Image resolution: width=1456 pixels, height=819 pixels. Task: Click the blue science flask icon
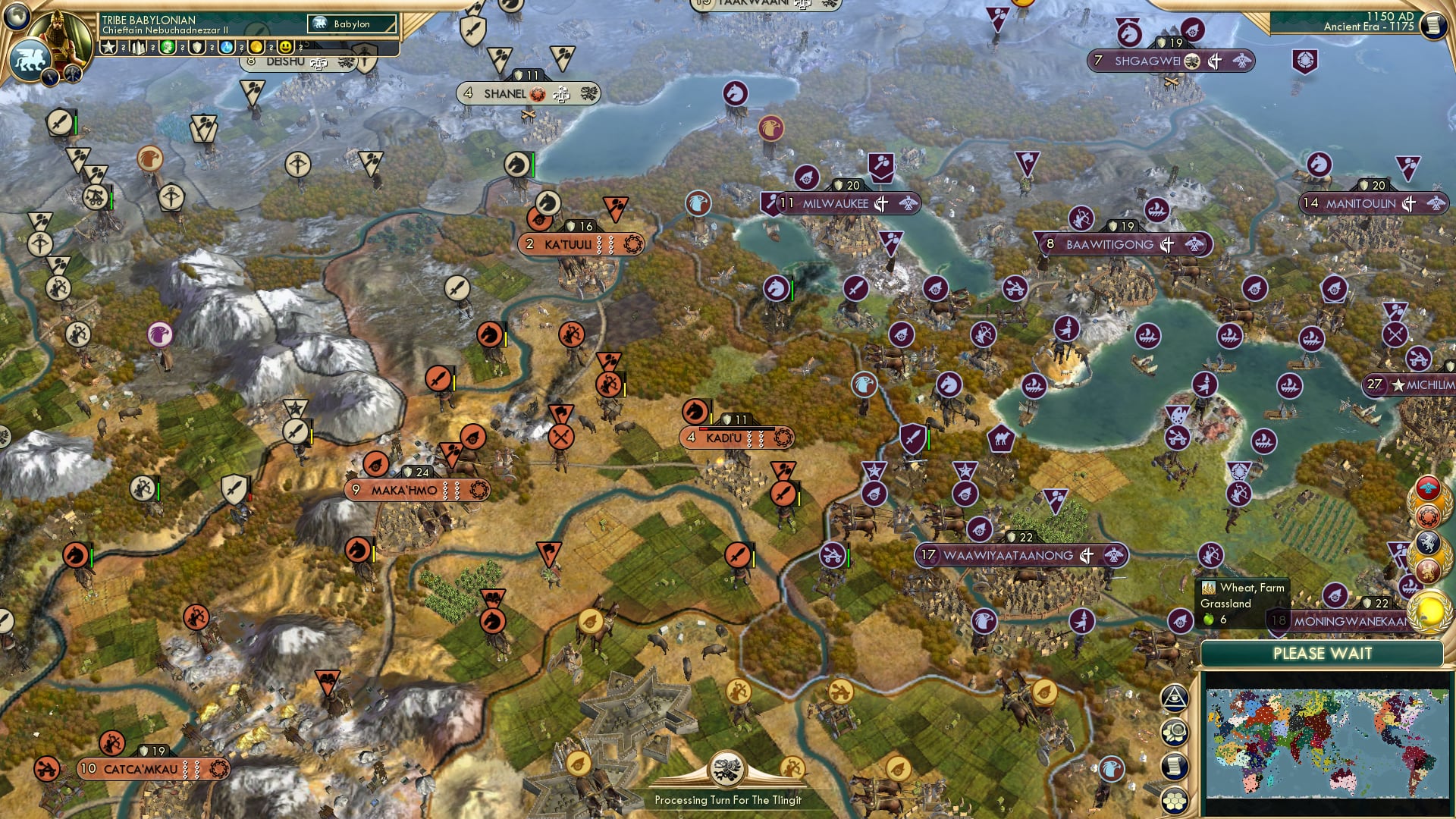(227, 45)
